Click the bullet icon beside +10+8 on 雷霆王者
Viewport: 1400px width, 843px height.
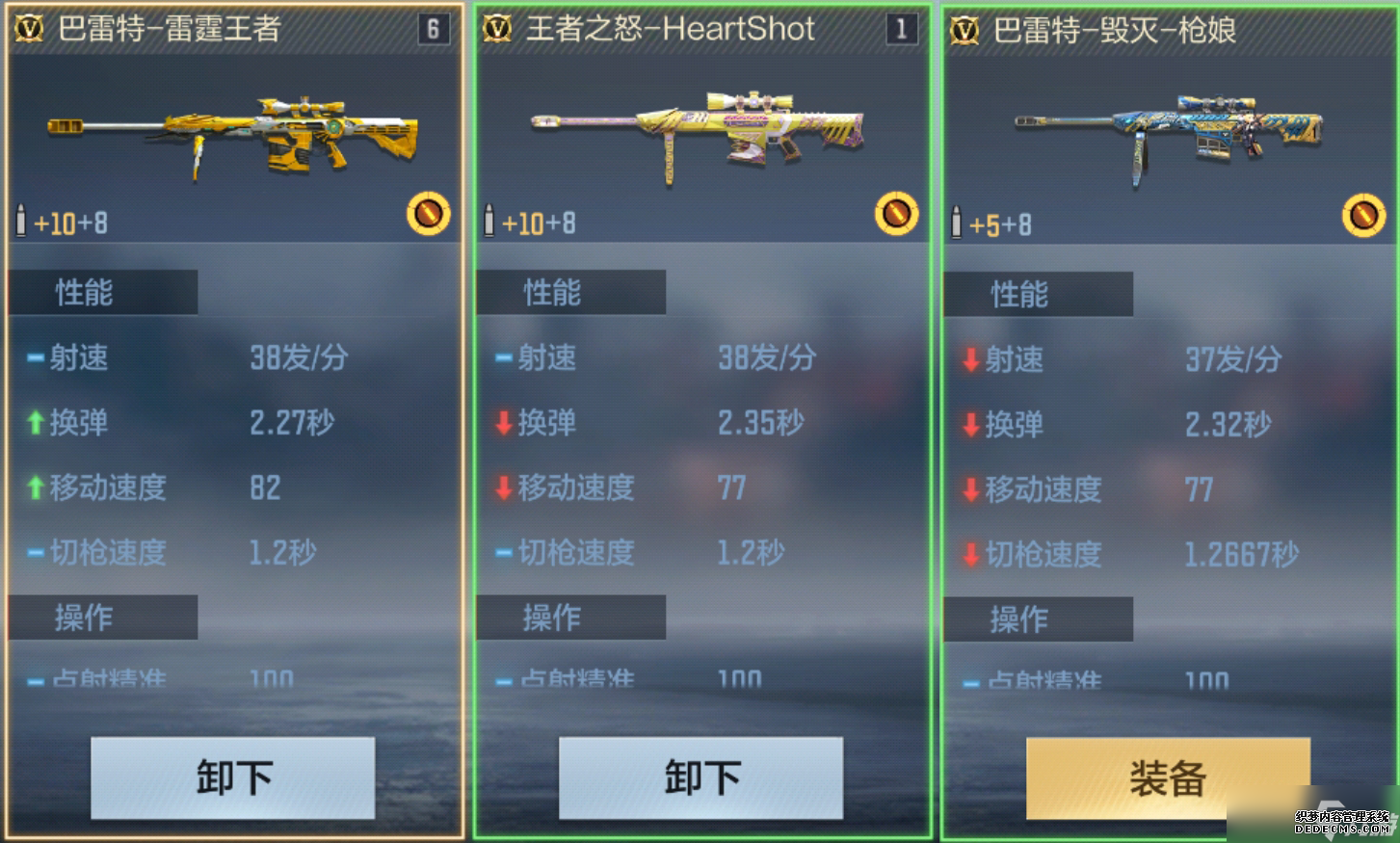[x=21, y=221]
